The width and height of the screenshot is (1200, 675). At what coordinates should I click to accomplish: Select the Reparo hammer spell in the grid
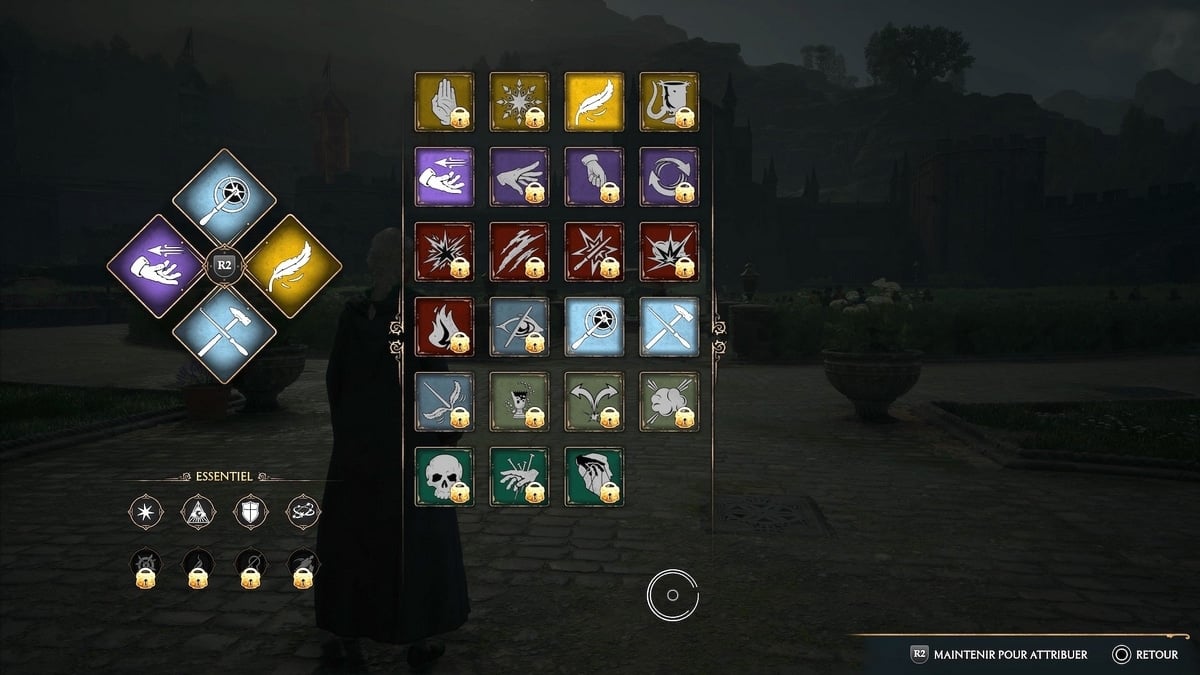(668, 326)
